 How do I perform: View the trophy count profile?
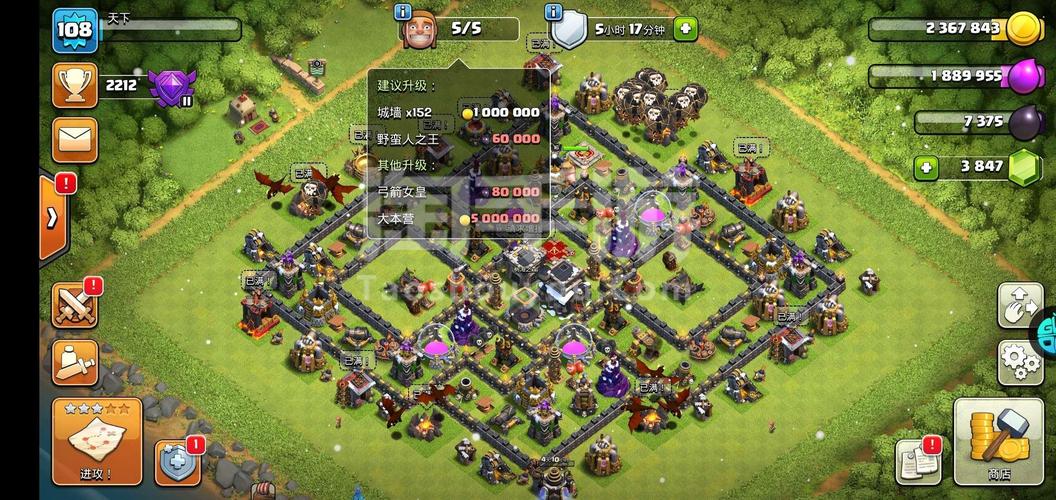pyautogui.click(x=75, y=86)
